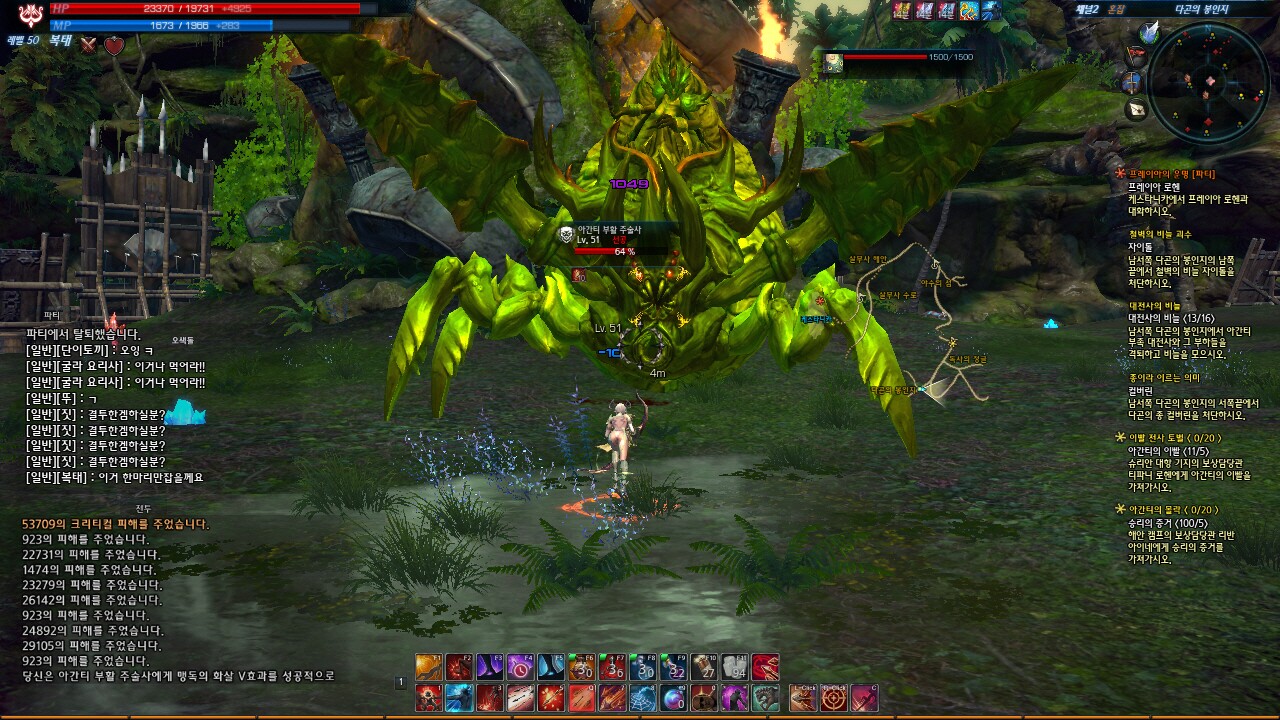Viewport: 1280px width, 720px height.
Task: Trigger the teal beast claw skill
Action: [765, 697]
